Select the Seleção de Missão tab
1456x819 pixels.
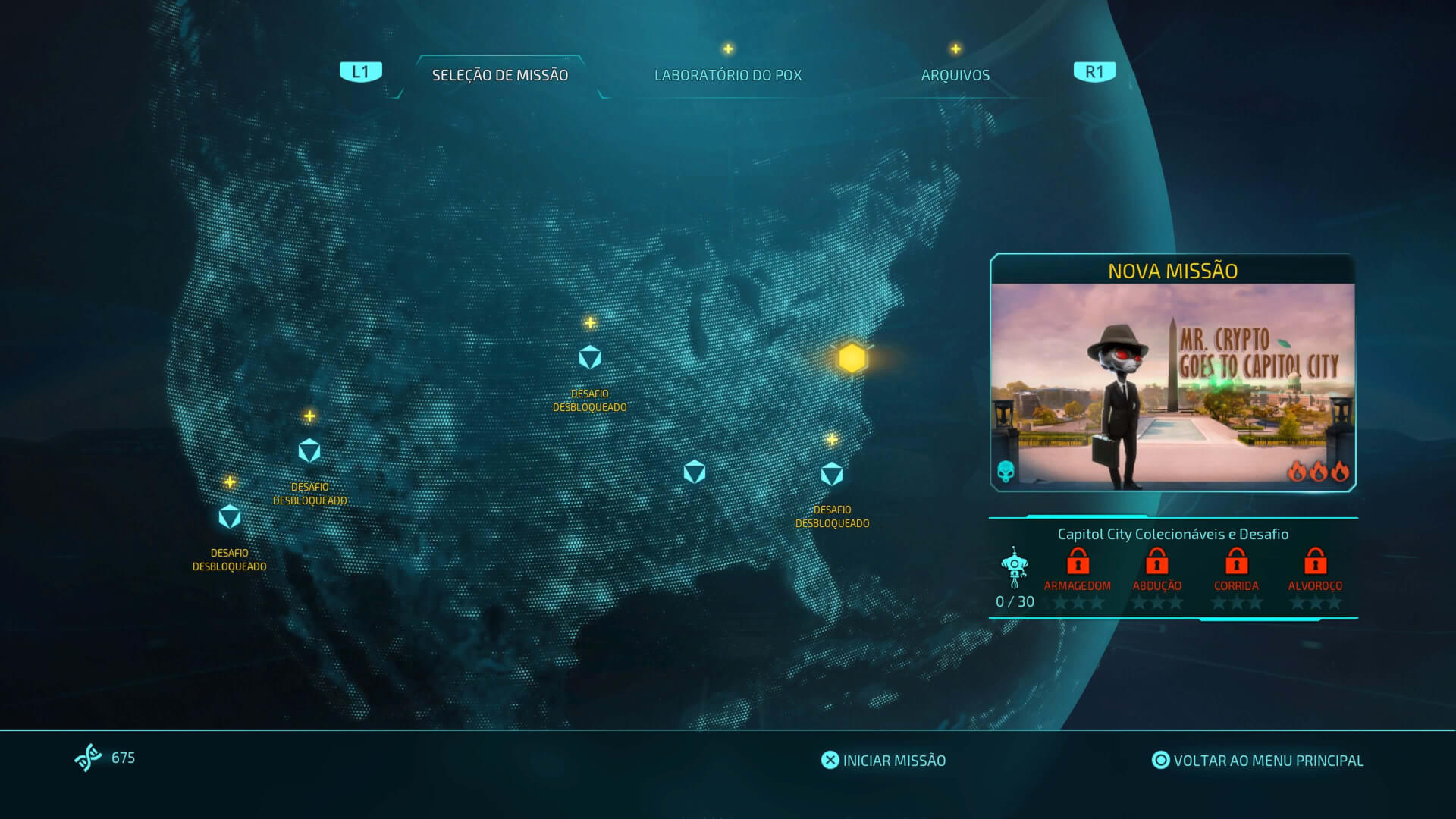[x=500, y=75]
